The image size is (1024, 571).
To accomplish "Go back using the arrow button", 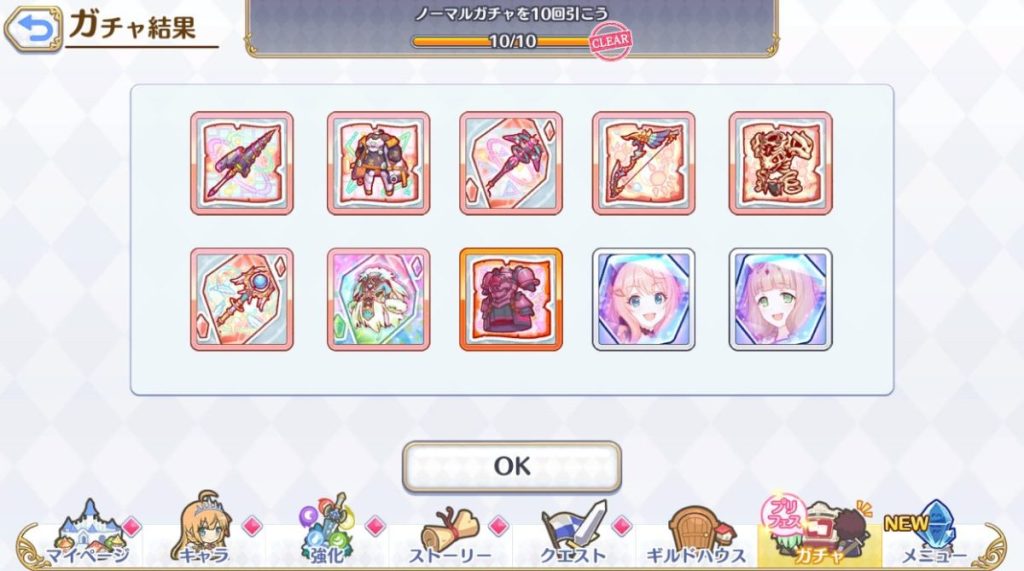I will (x=32, y=29).
